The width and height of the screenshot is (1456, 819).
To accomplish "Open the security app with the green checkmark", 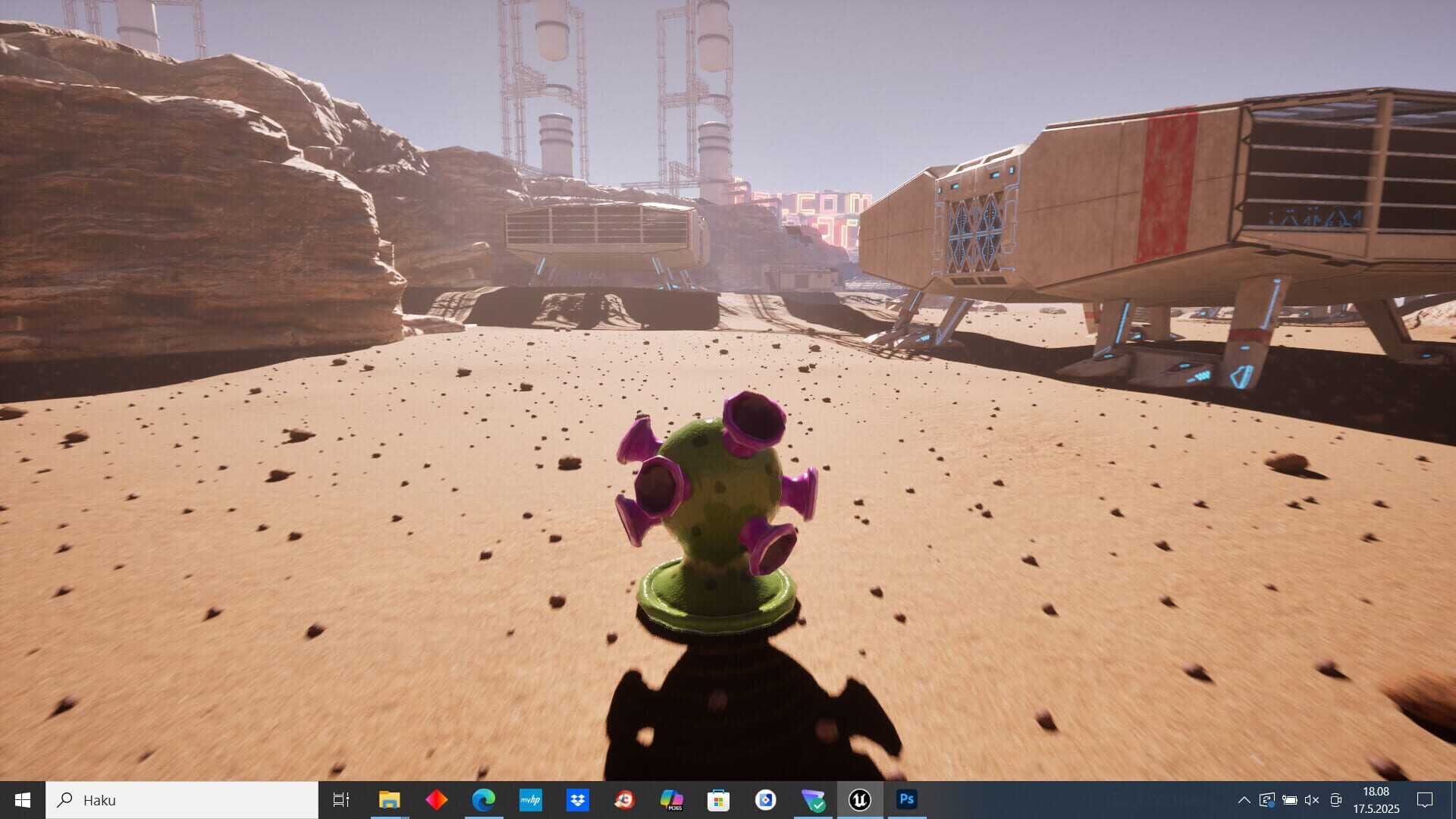I will tap(812, 799).
